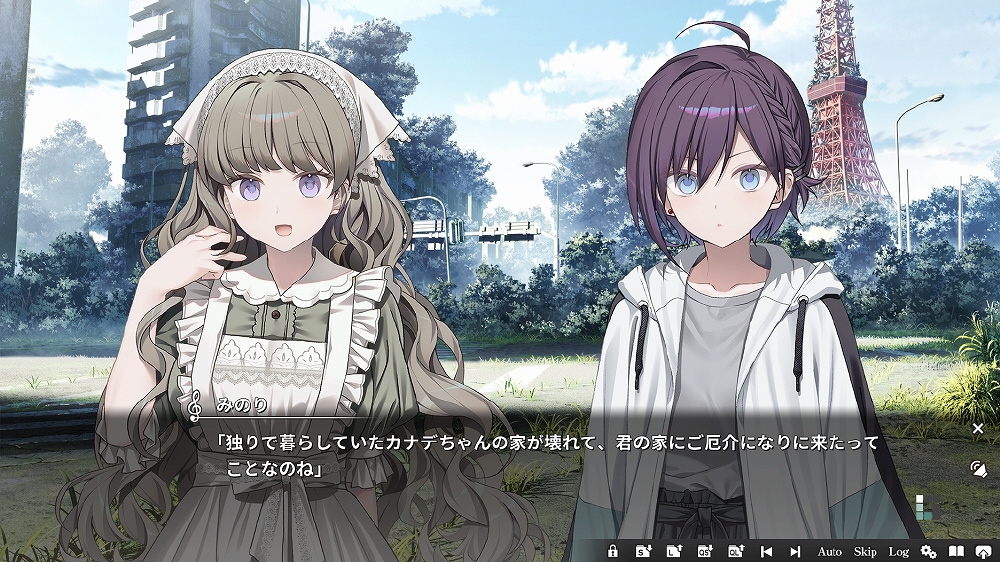Quick save with the QS icon
The width and height of the screenshot is (1000, 562).
(x=705, y=551)
